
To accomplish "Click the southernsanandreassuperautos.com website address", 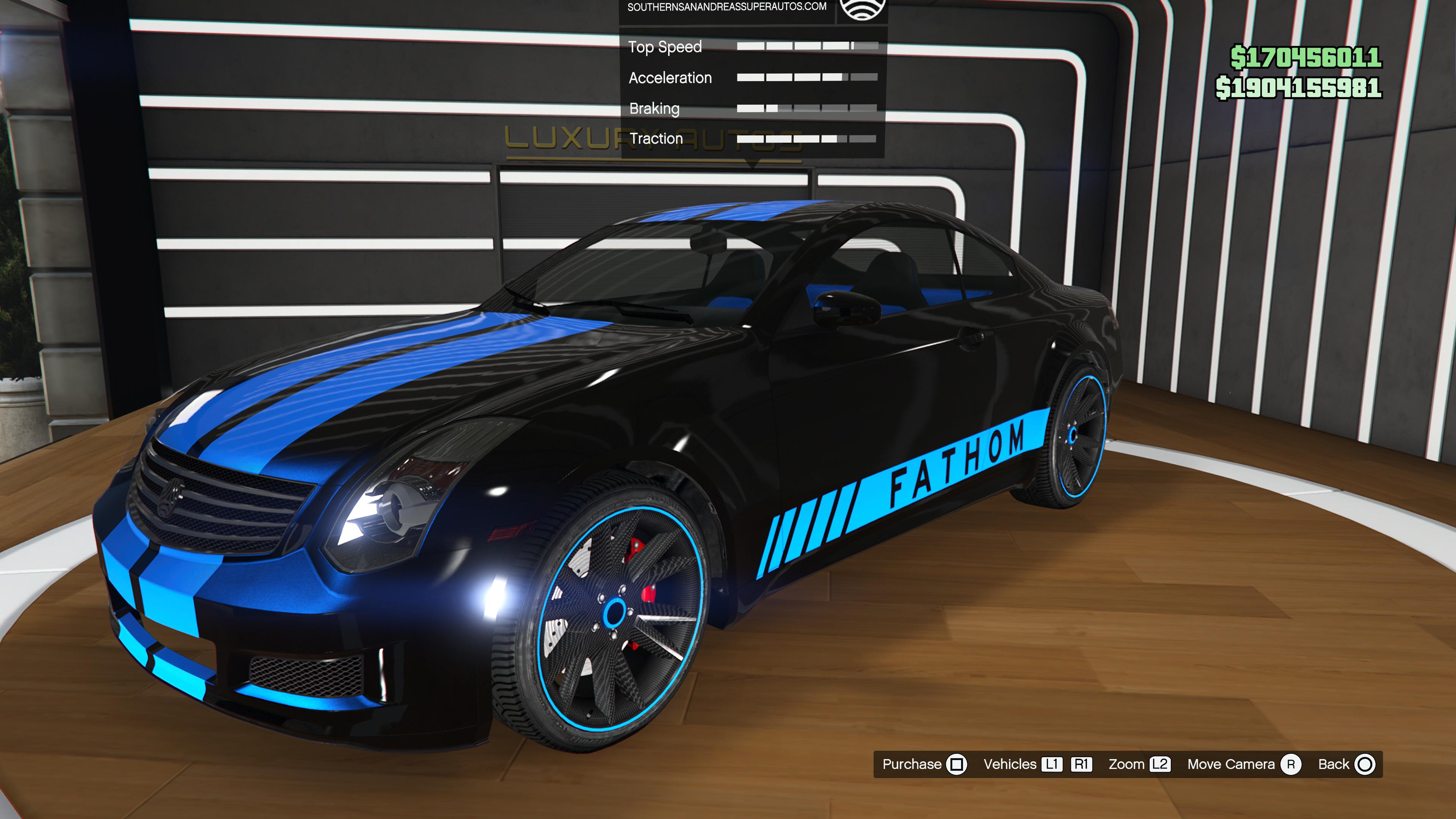I will point(726,7).
